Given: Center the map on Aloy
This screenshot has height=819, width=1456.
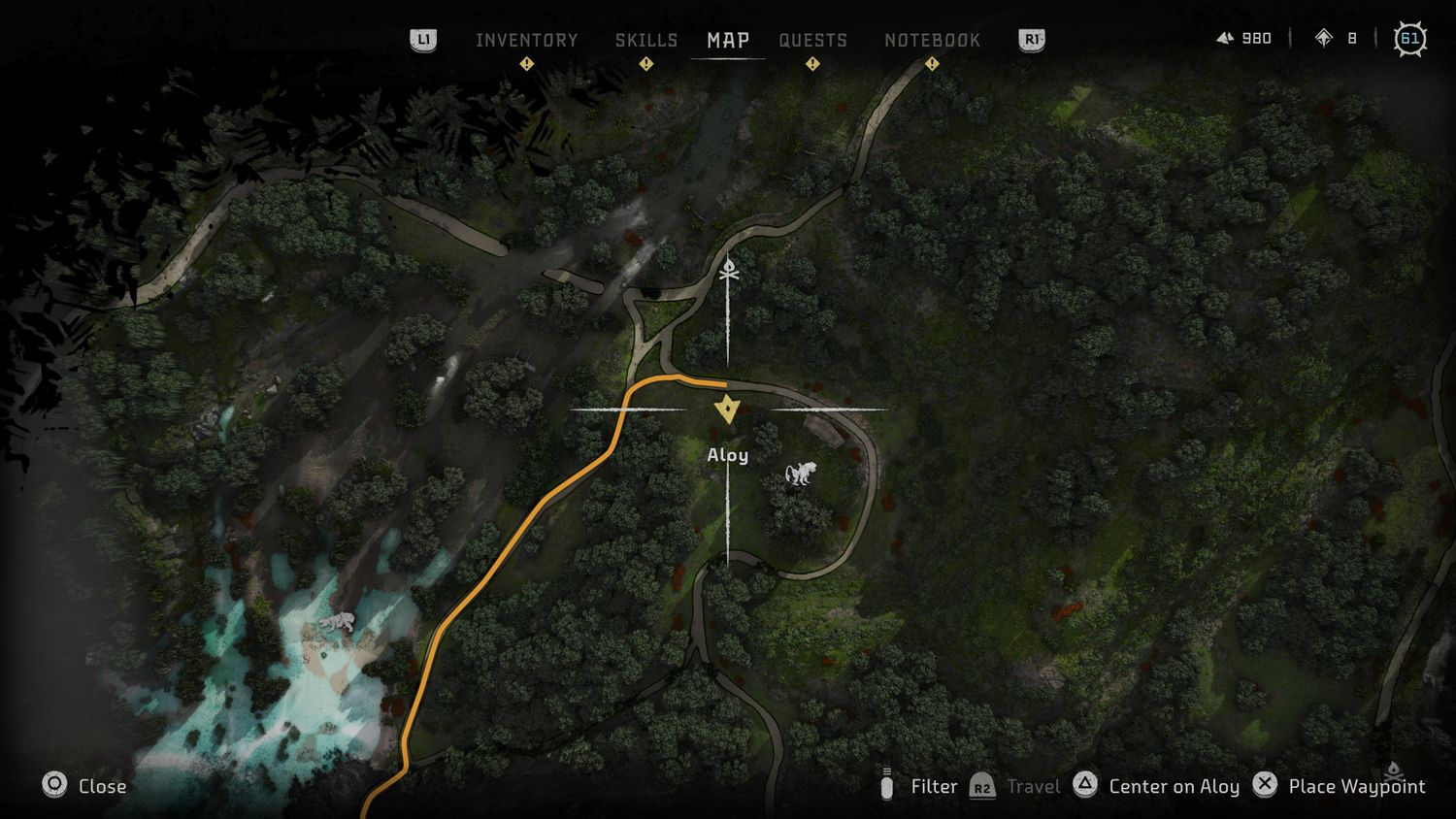Looking at the screenshot, I should [1157, 786].
